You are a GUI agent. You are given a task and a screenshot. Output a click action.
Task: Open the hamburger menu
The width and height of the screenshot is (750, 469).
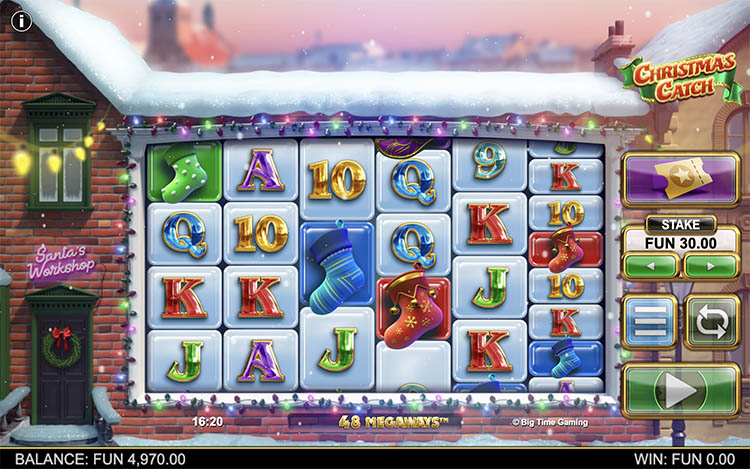tap(650, 322)
